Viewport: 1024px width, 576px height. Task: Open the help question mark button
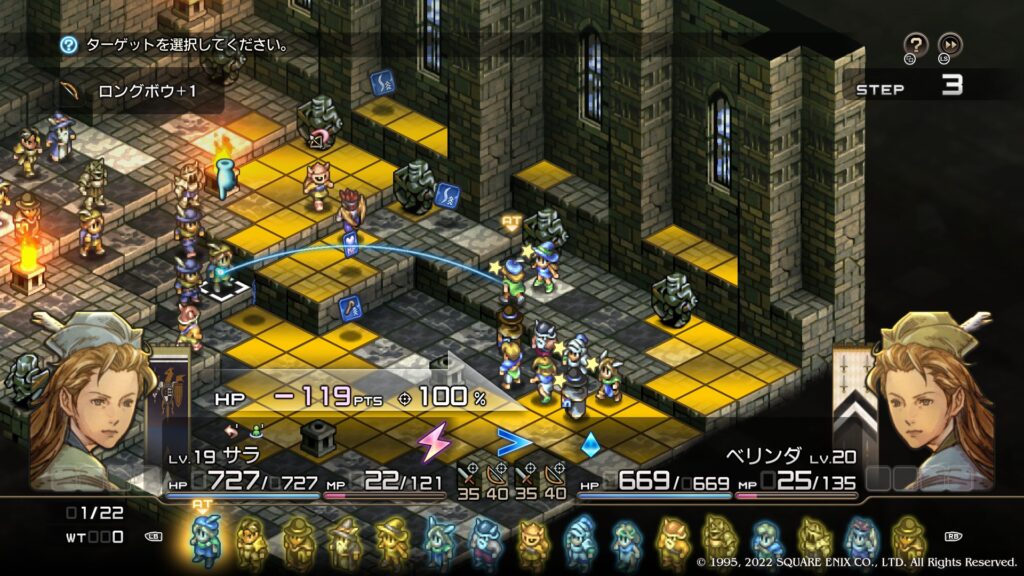coord(915,44)
